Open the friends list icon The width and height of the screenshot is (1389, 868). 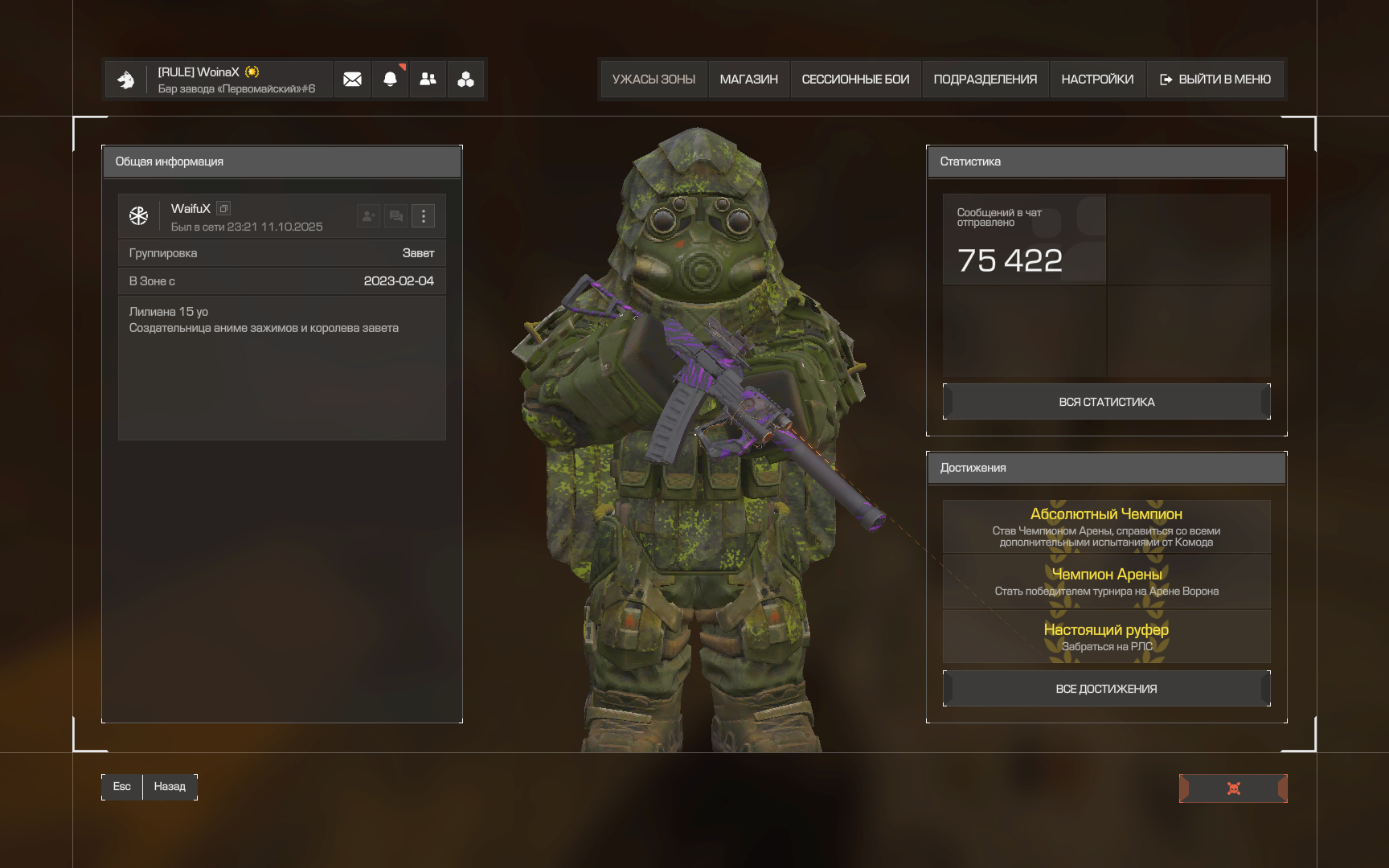428,80
